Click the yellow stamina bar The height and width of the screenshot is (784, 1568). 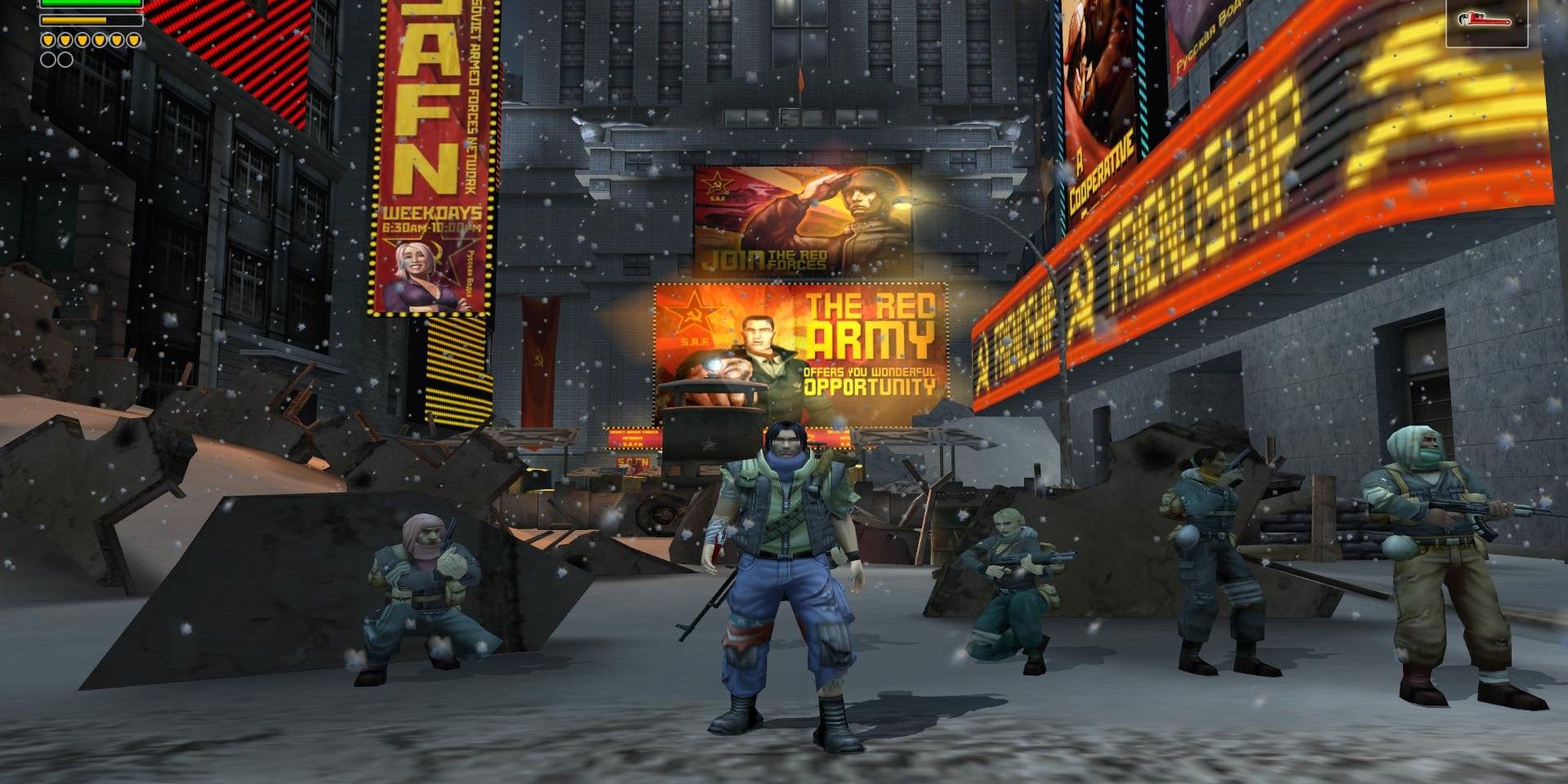coord(73,20)
